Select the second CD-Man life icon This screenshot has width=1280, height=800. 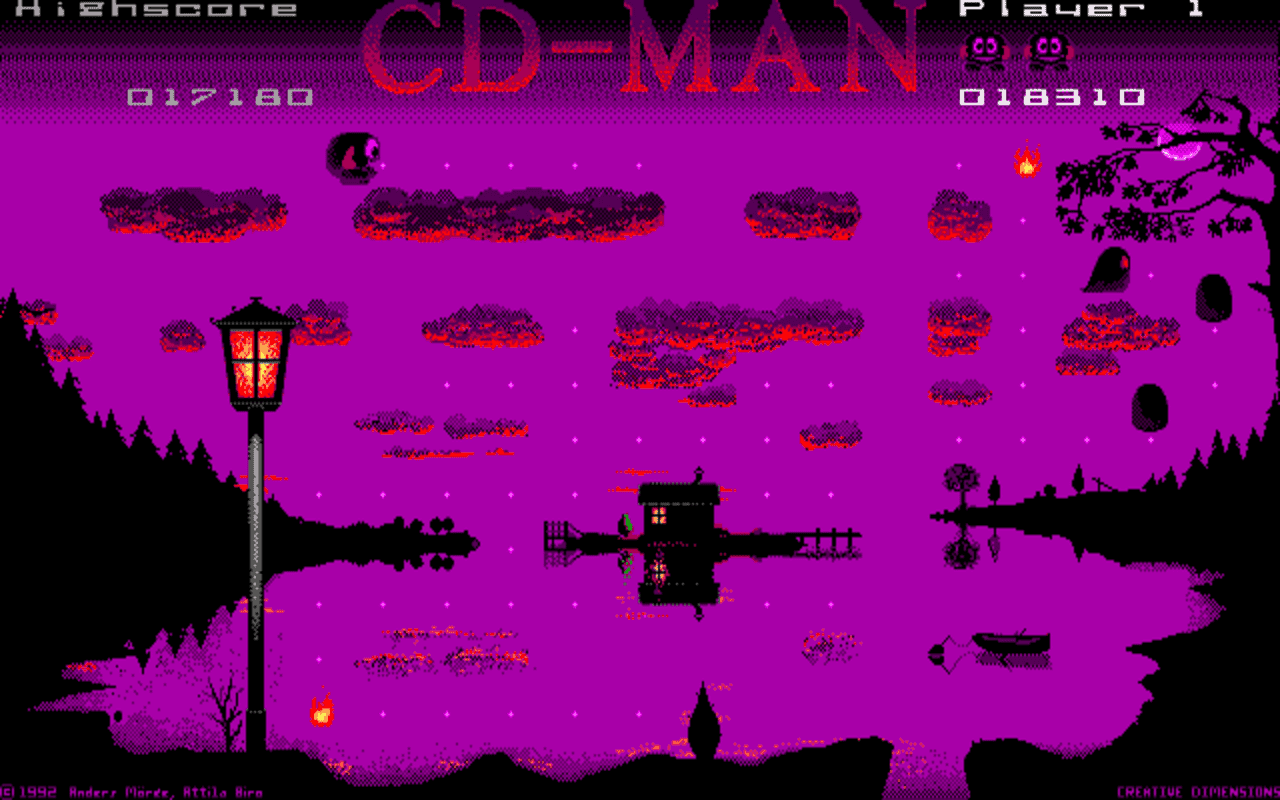tap(1048, 47)
